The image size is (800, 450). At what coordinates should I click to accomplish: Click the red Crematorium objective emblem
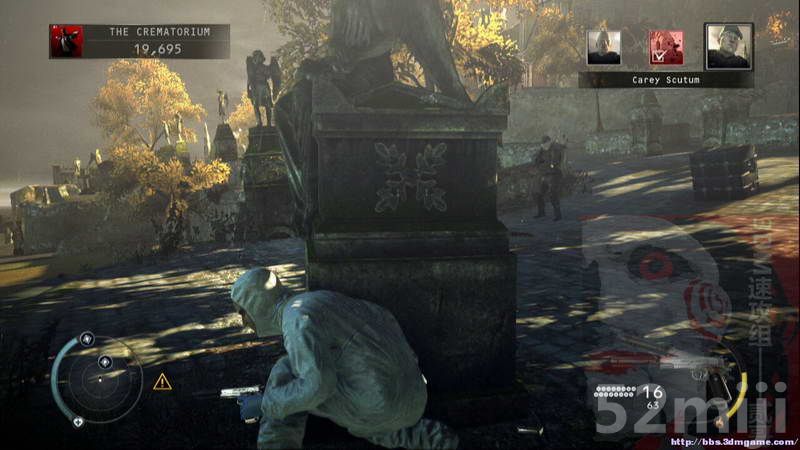pyautogui.click(x=67, y=41)
